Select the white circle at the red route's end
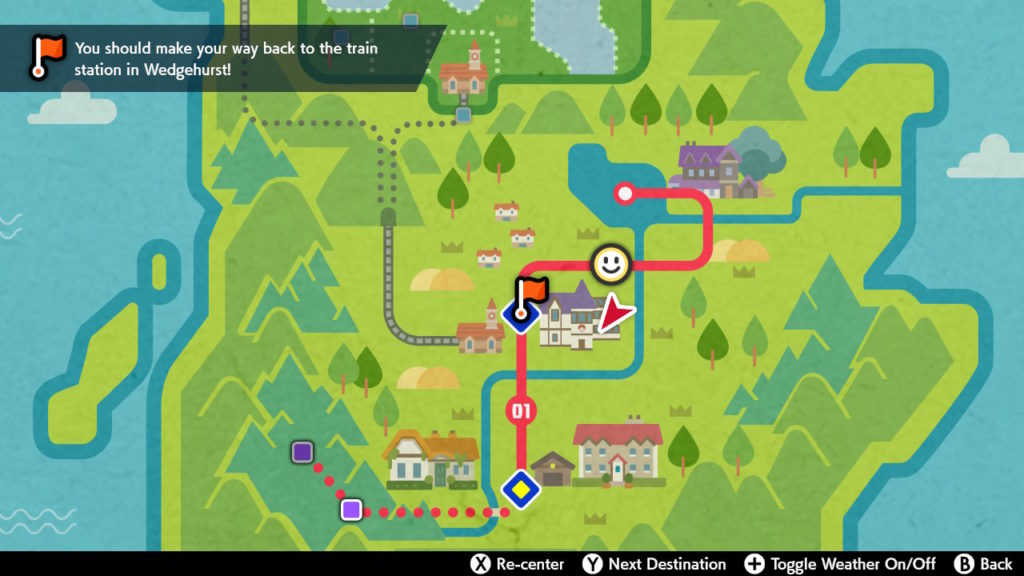Viewport: 1024px width, 576px height. coord(626,193)
